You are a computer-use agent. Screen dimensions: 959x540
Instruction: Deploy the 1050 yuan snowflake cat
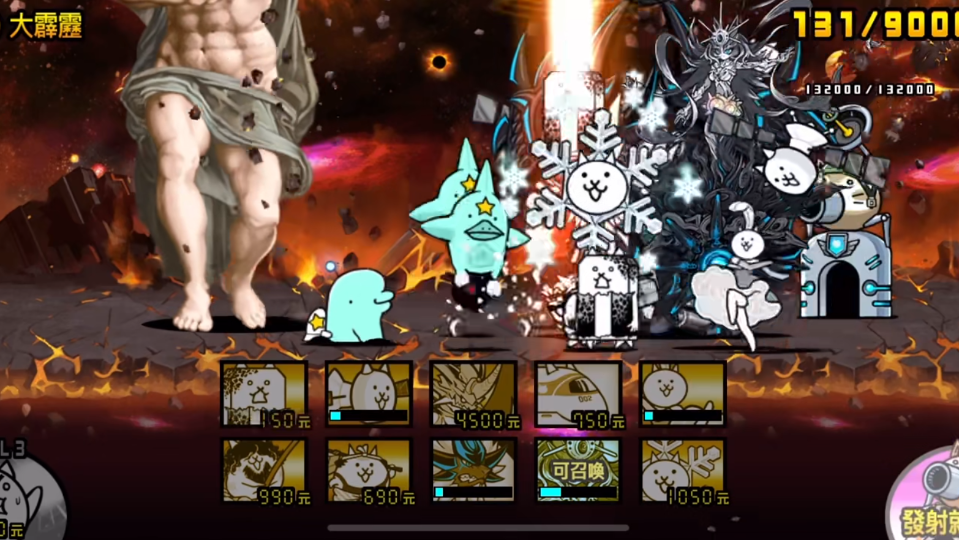coord(683,470)
